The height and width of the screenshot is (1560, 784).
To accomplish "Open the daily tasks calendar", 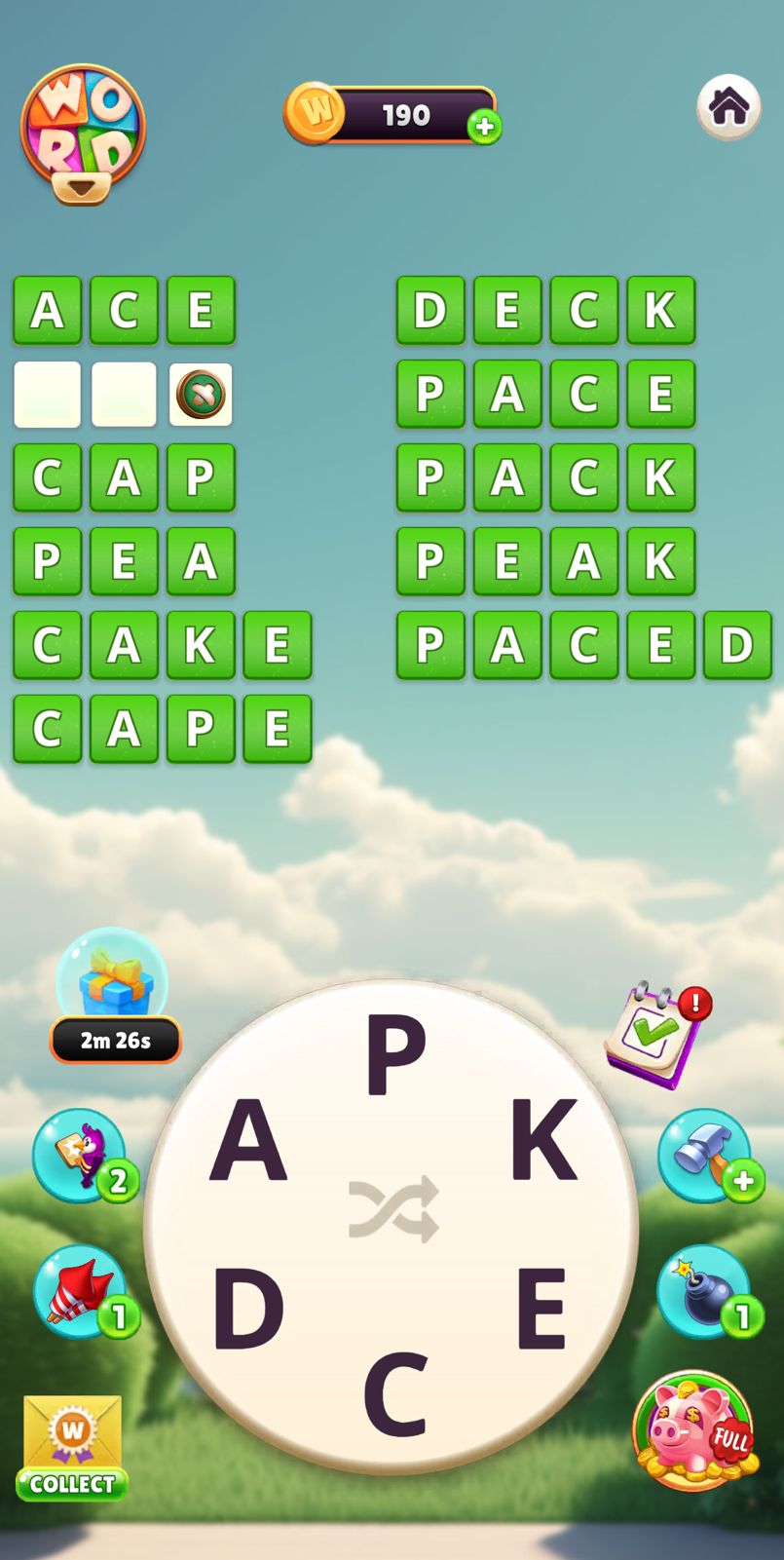I will click(x=656, y=1033).
